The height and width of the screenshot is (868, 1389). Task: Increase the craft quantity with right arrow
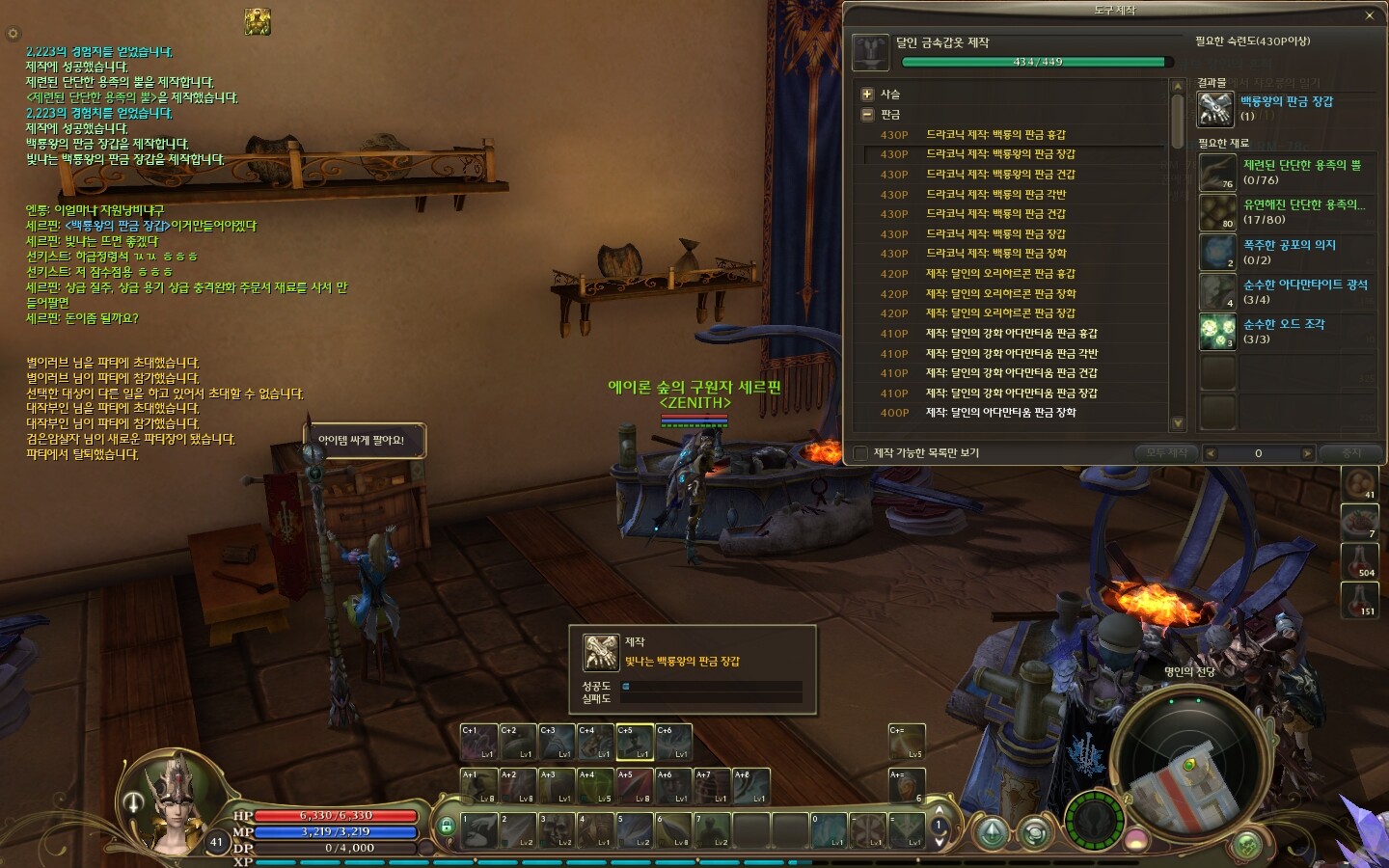tap(1307, 453)
